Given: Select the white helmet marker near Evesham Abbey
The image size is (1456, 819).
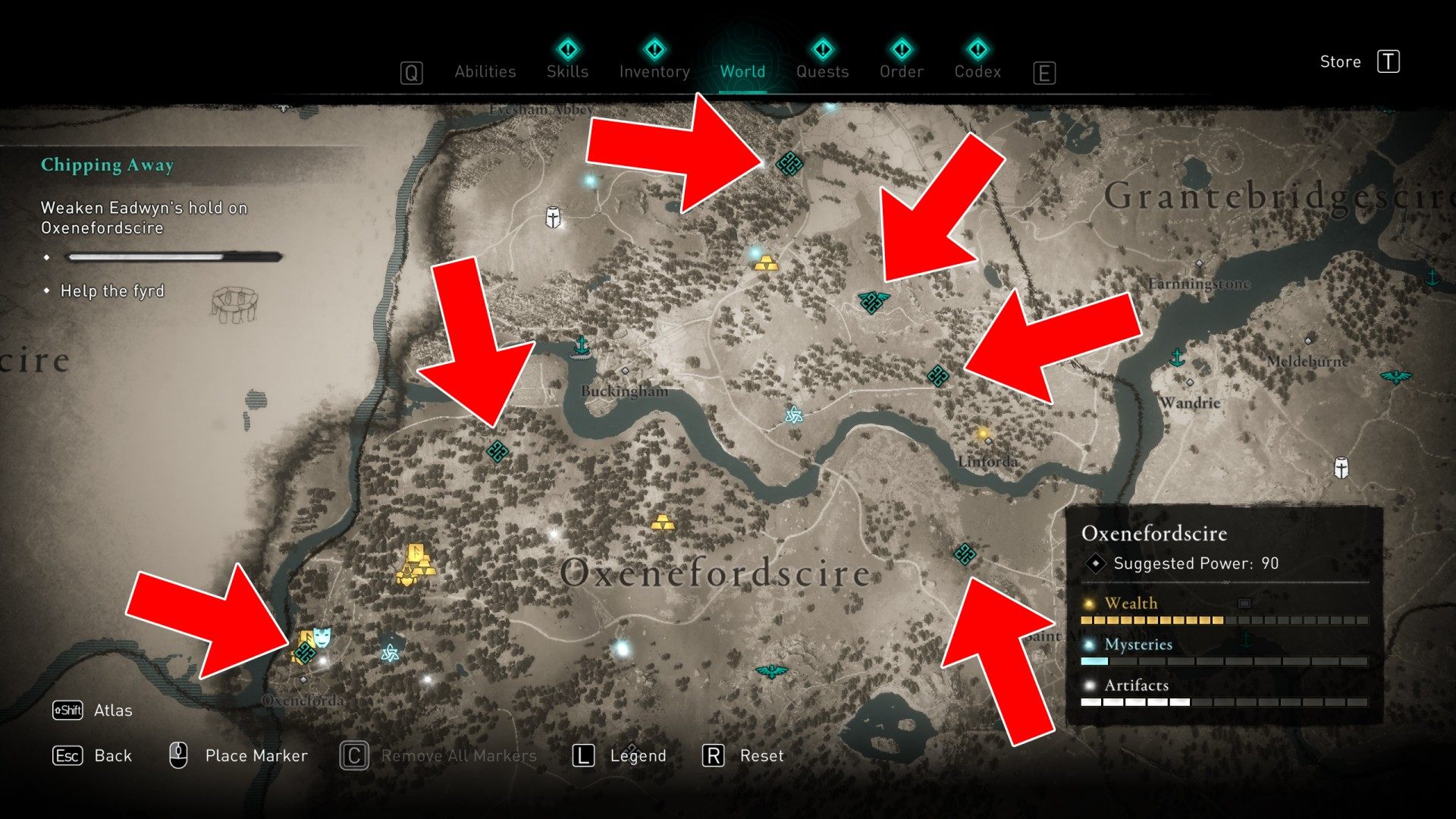Looking at the screenshot, I should click(554, 218).
